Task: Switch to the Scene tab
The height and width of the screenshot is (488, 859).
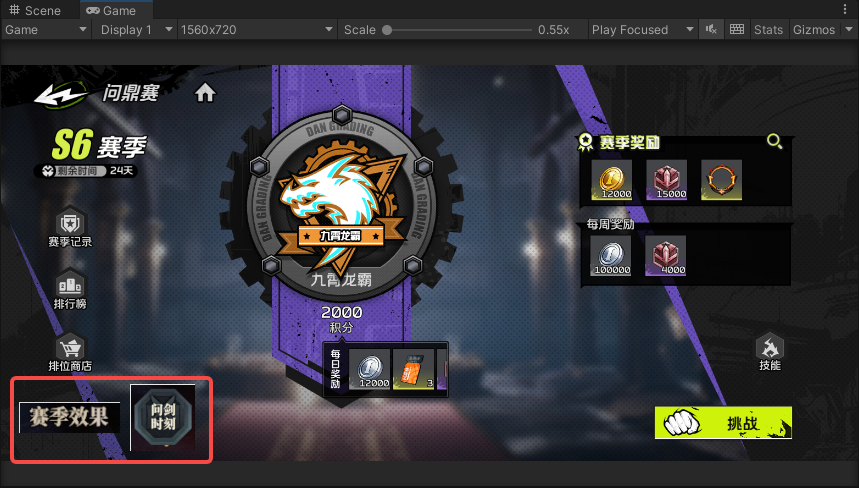Action: [x=36, y=10]
